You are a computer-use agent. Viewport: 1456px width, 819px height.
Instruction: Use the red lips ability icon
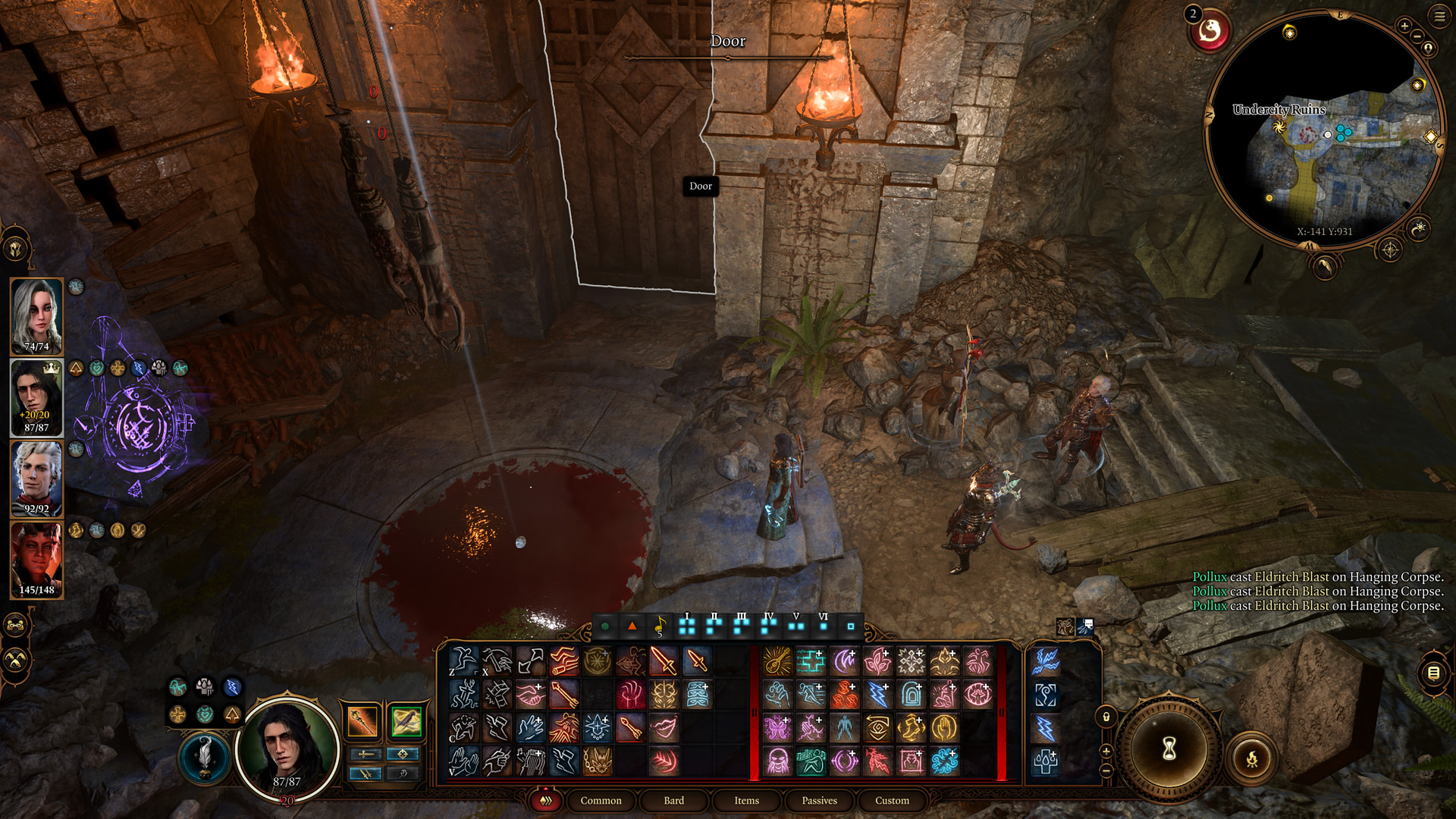664,728
